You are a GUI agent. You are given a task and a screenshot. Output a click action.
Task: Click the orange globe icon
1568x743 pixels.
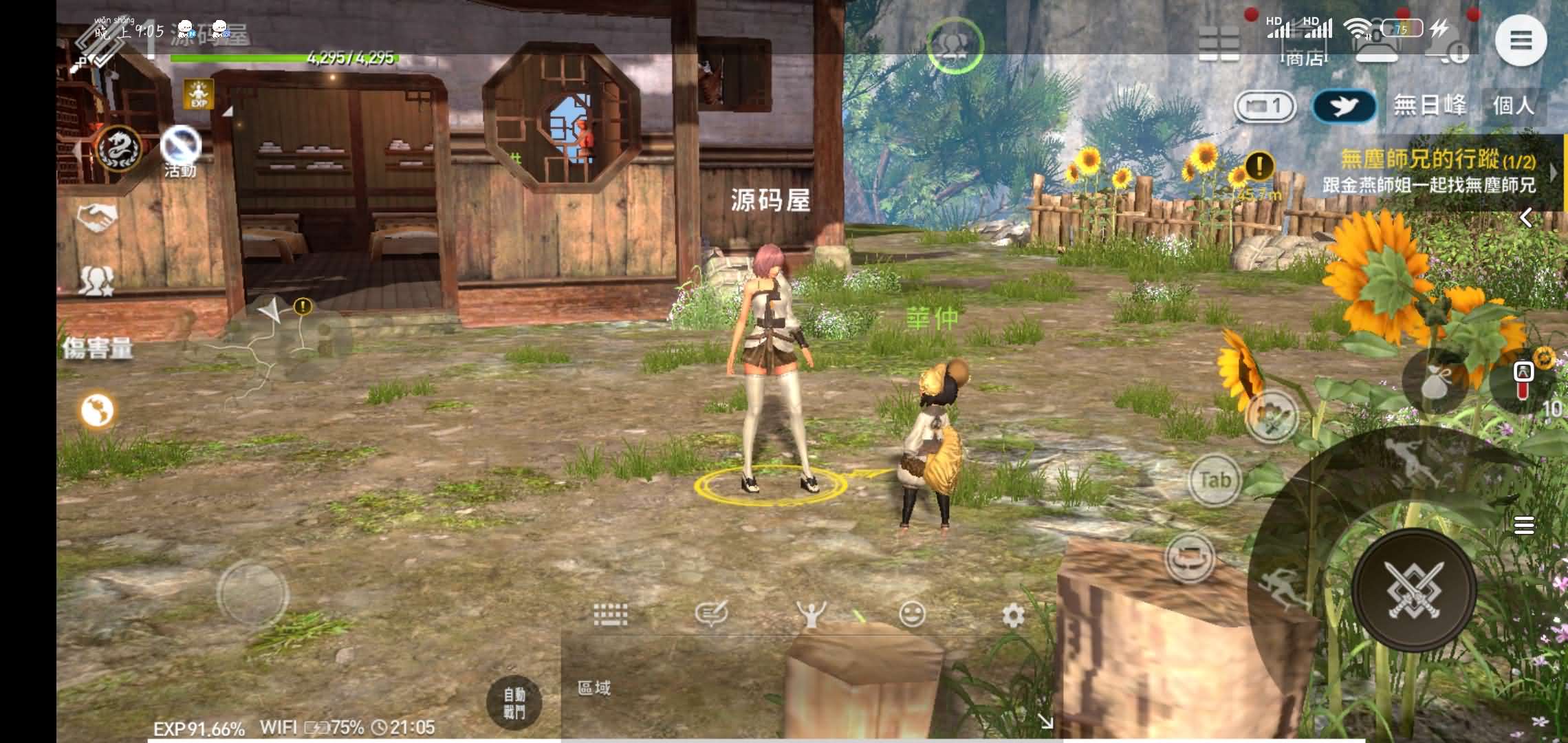(97, 411)
